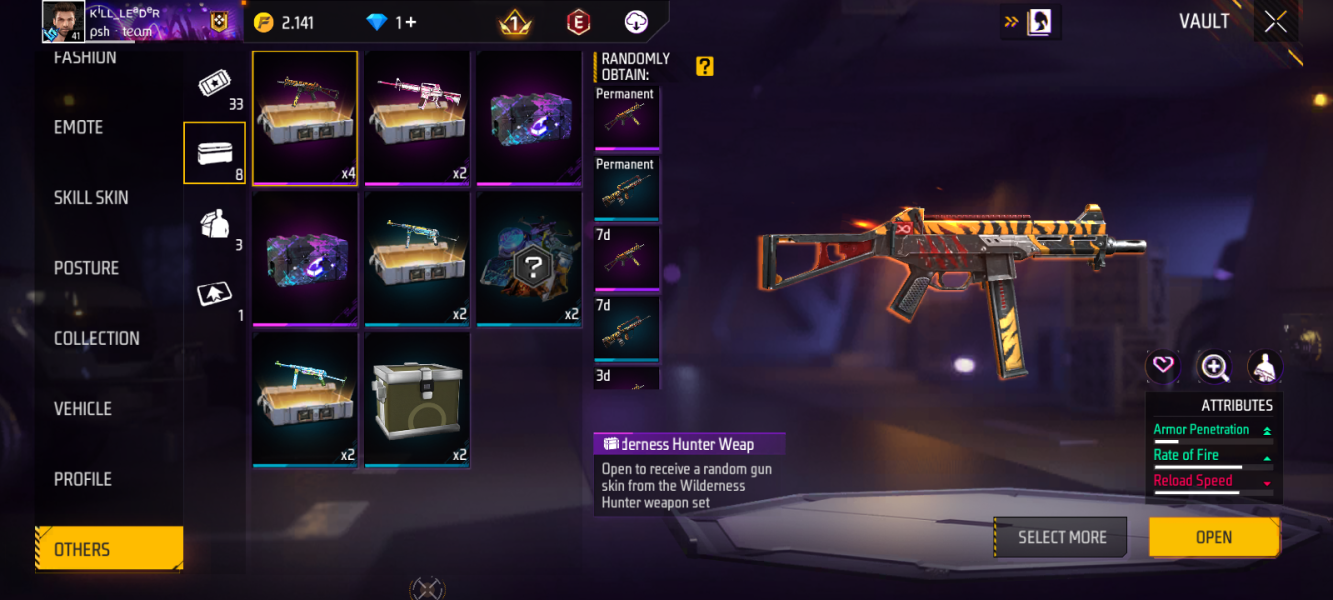Viewport: 1333px width, 600px height.
Task: Close the Vault screen
Action: click(1275, 22)
